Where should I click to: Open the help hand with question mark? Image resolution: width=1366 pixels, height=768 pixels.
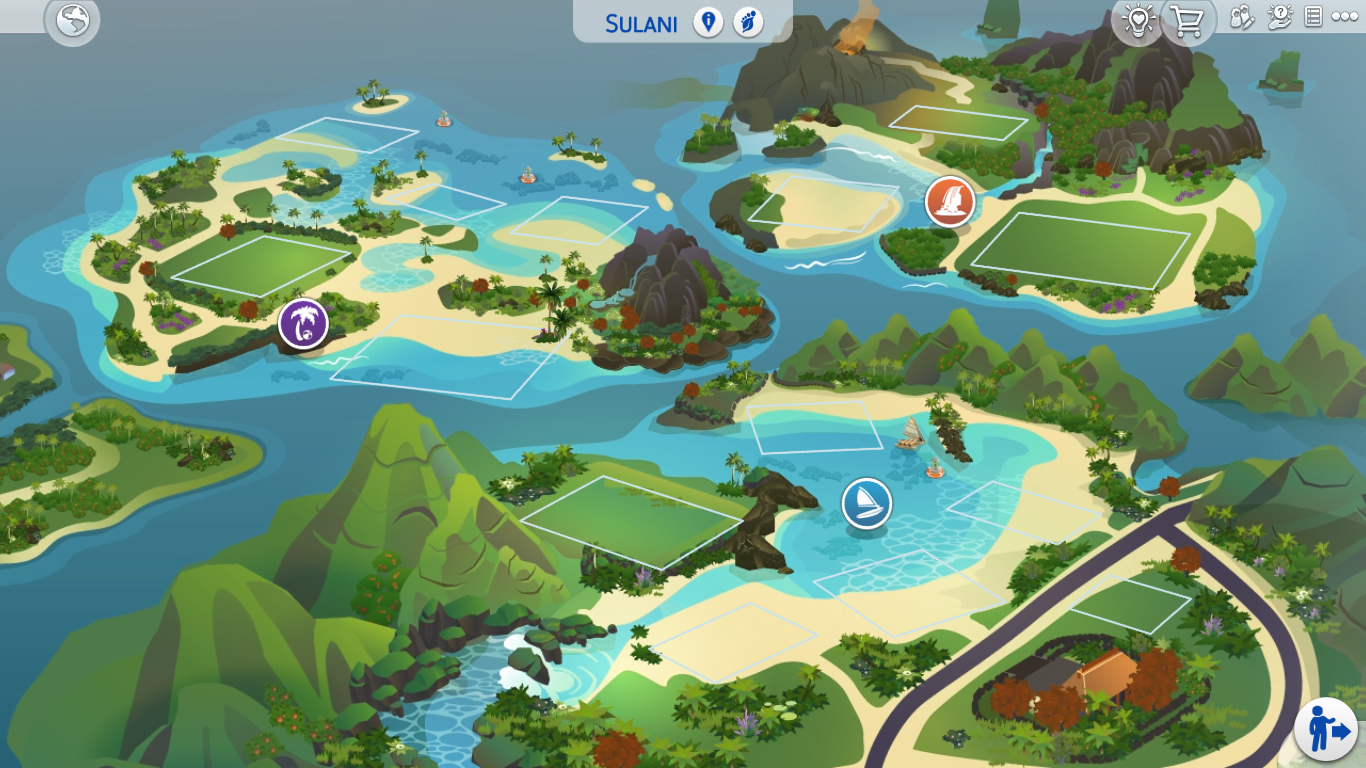tap(1279, 17)
